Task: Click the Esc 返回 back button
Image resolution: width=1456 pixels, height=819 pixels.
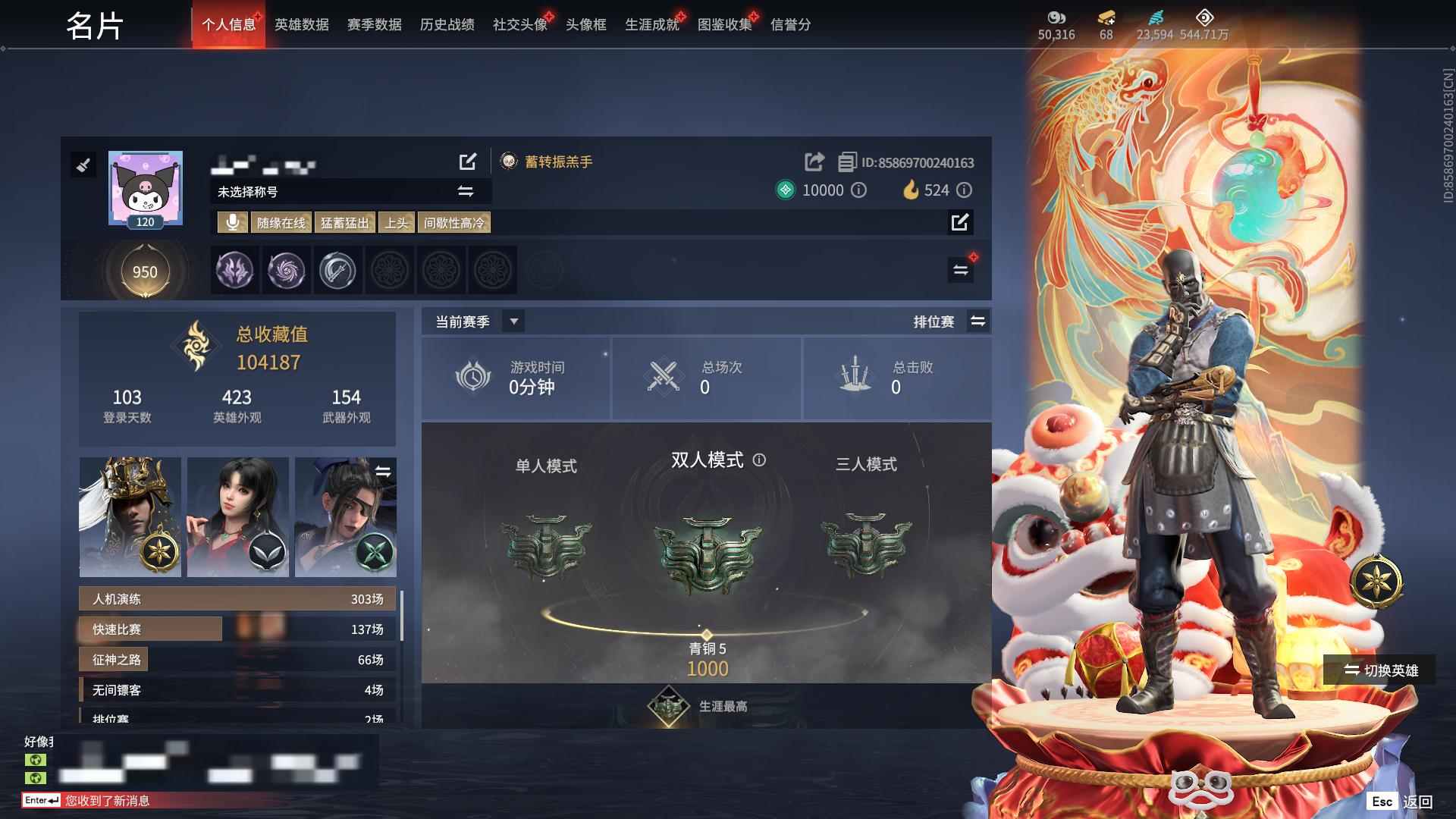Action: [x=1402, y=801]
